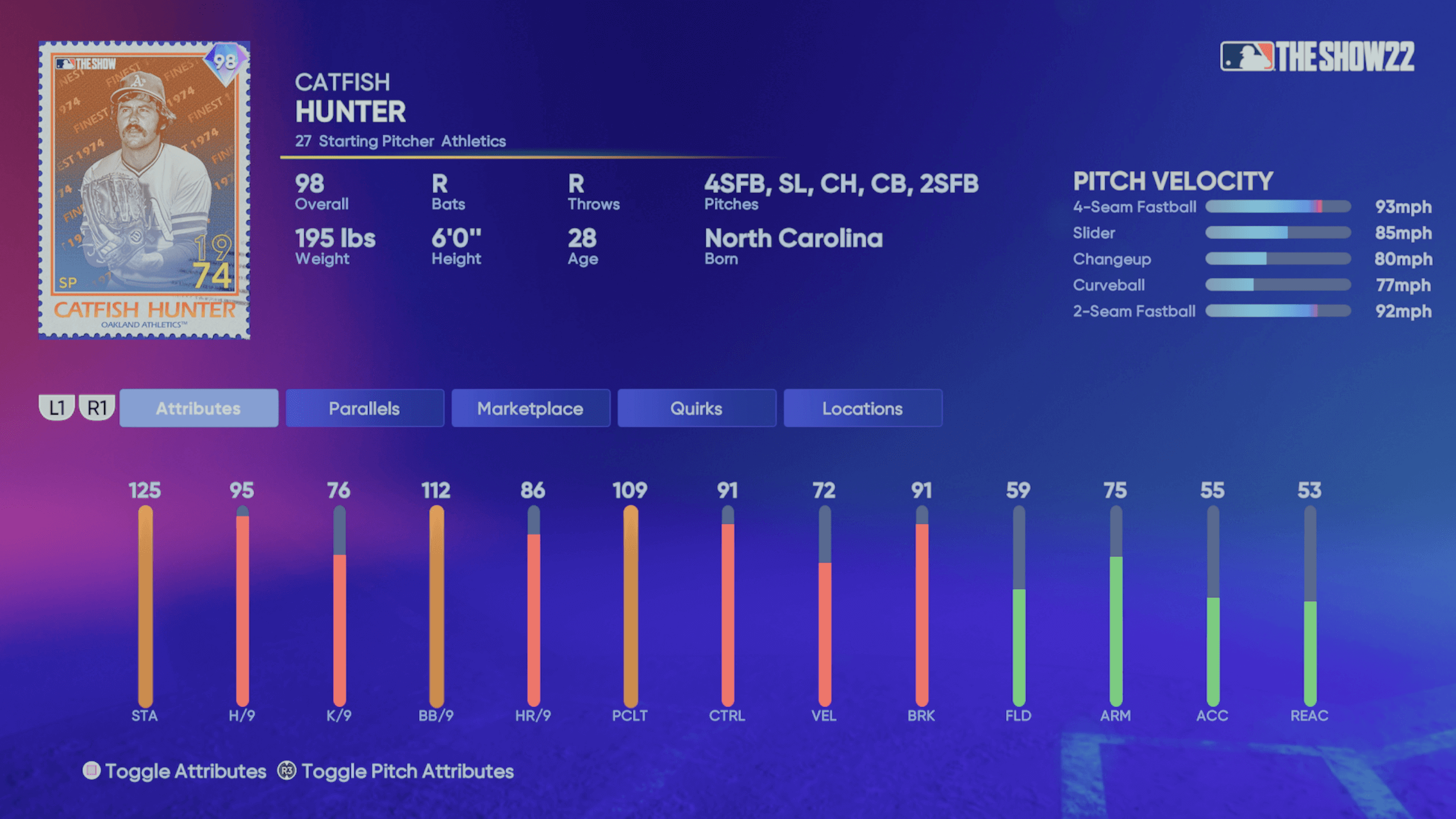Open the Marketplace tab
This screenshot has width=1456, height=819.
click(530, 408)
